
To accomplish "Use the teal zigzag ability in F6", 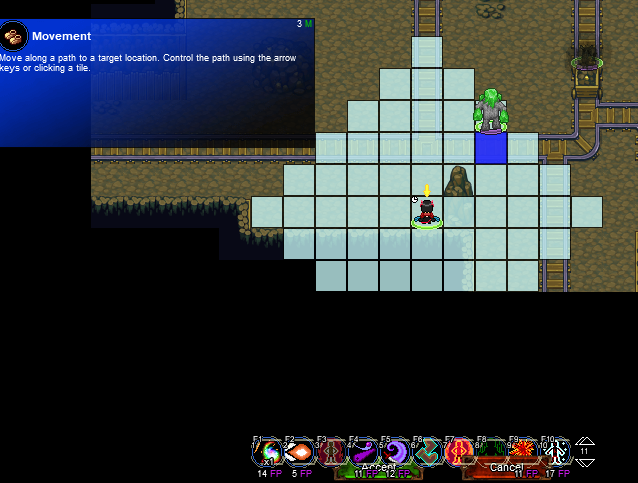I will tap(428, 452).
